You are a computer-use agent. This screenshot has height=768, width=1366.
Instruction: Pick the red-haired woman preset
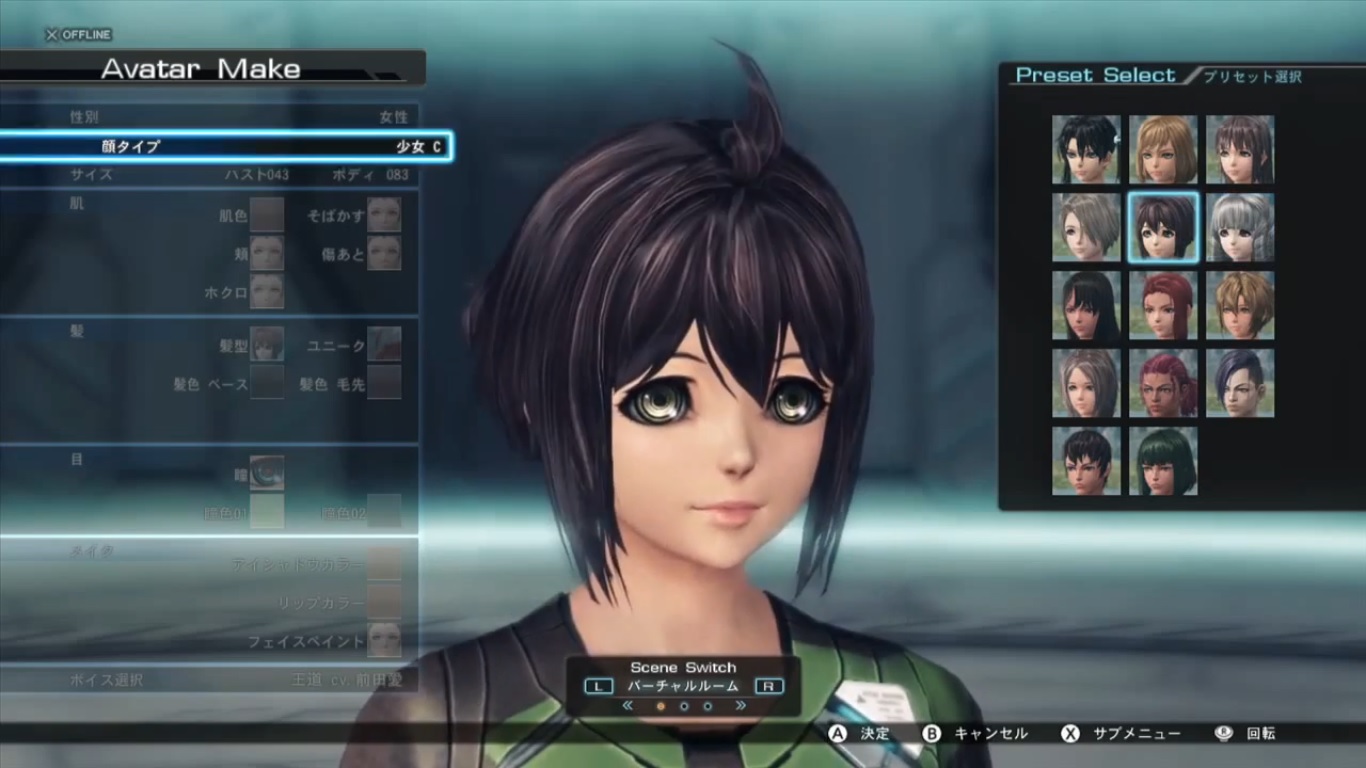pyautogui.click(x=1163, y=306)
